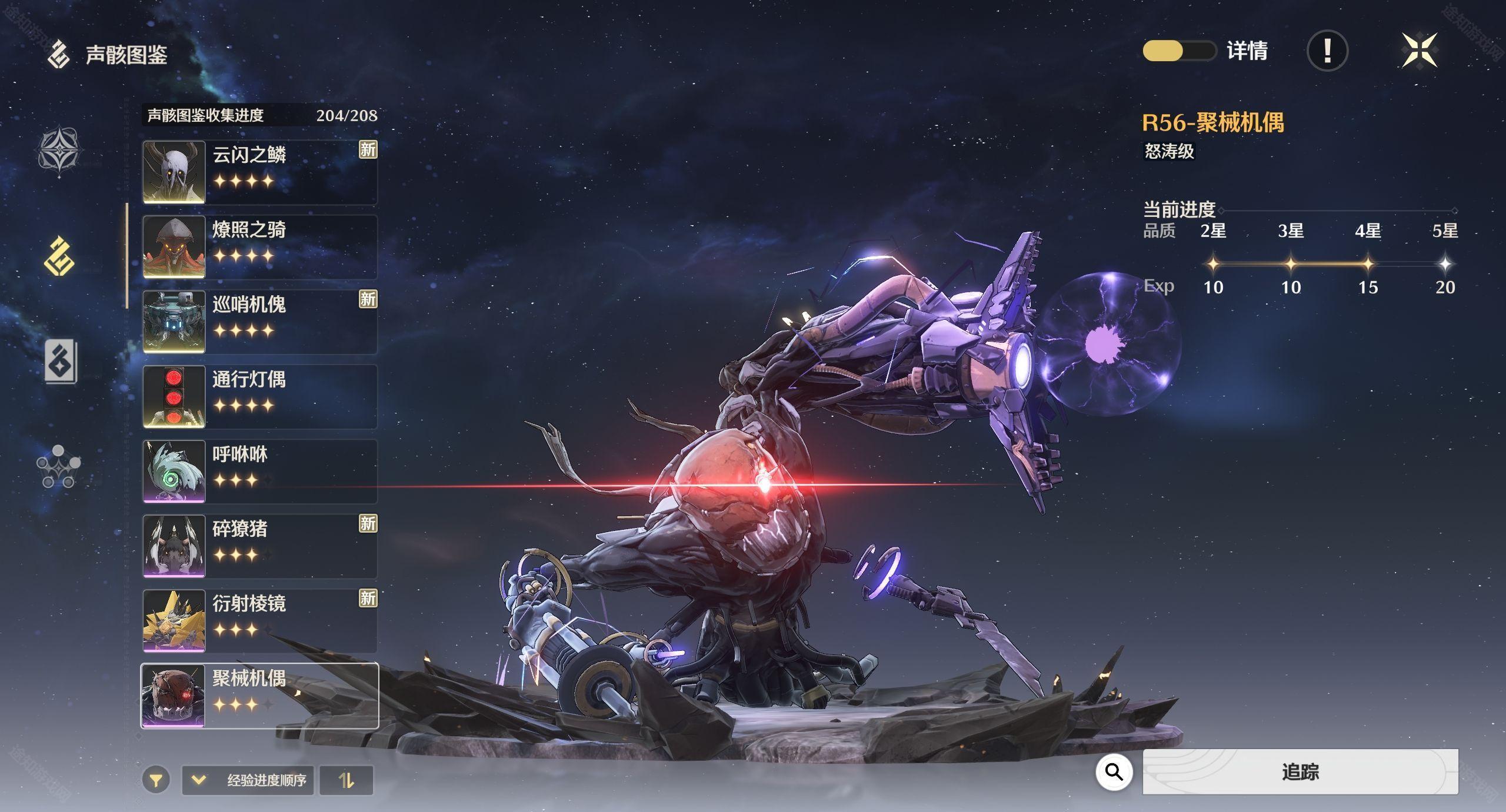
Task: Click the 聚械机偶 list entry
Action: (x=259, y=696)
